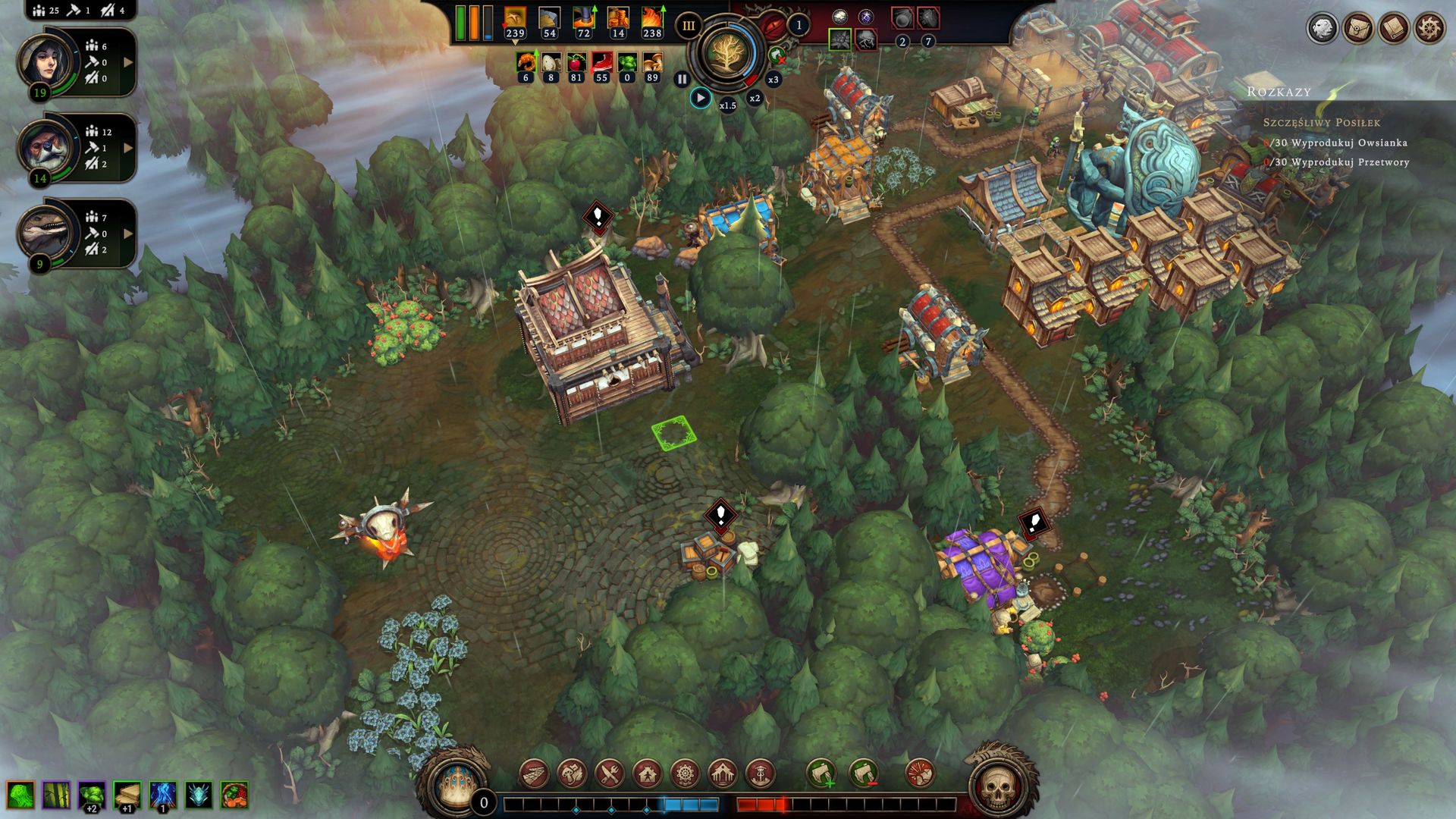Set game speed to x2

coord(755,98)
